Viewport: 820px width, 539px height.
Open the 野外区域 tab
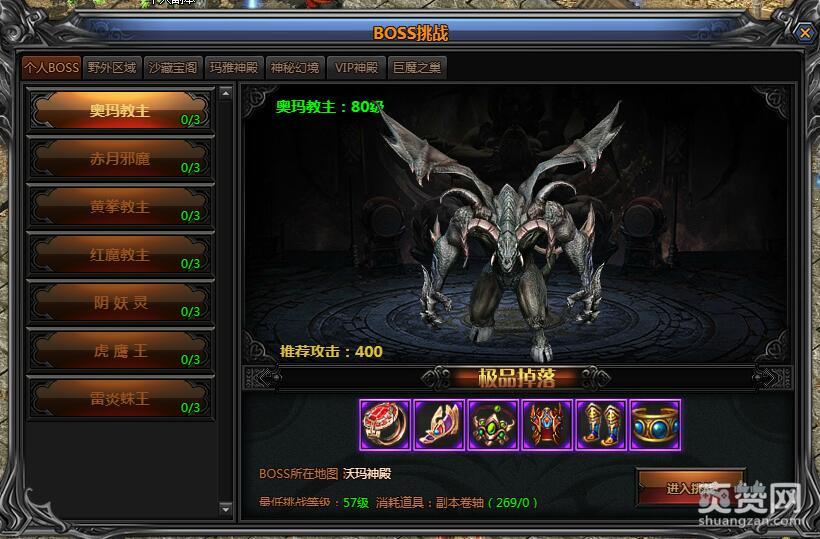click(x=111, y=68)
